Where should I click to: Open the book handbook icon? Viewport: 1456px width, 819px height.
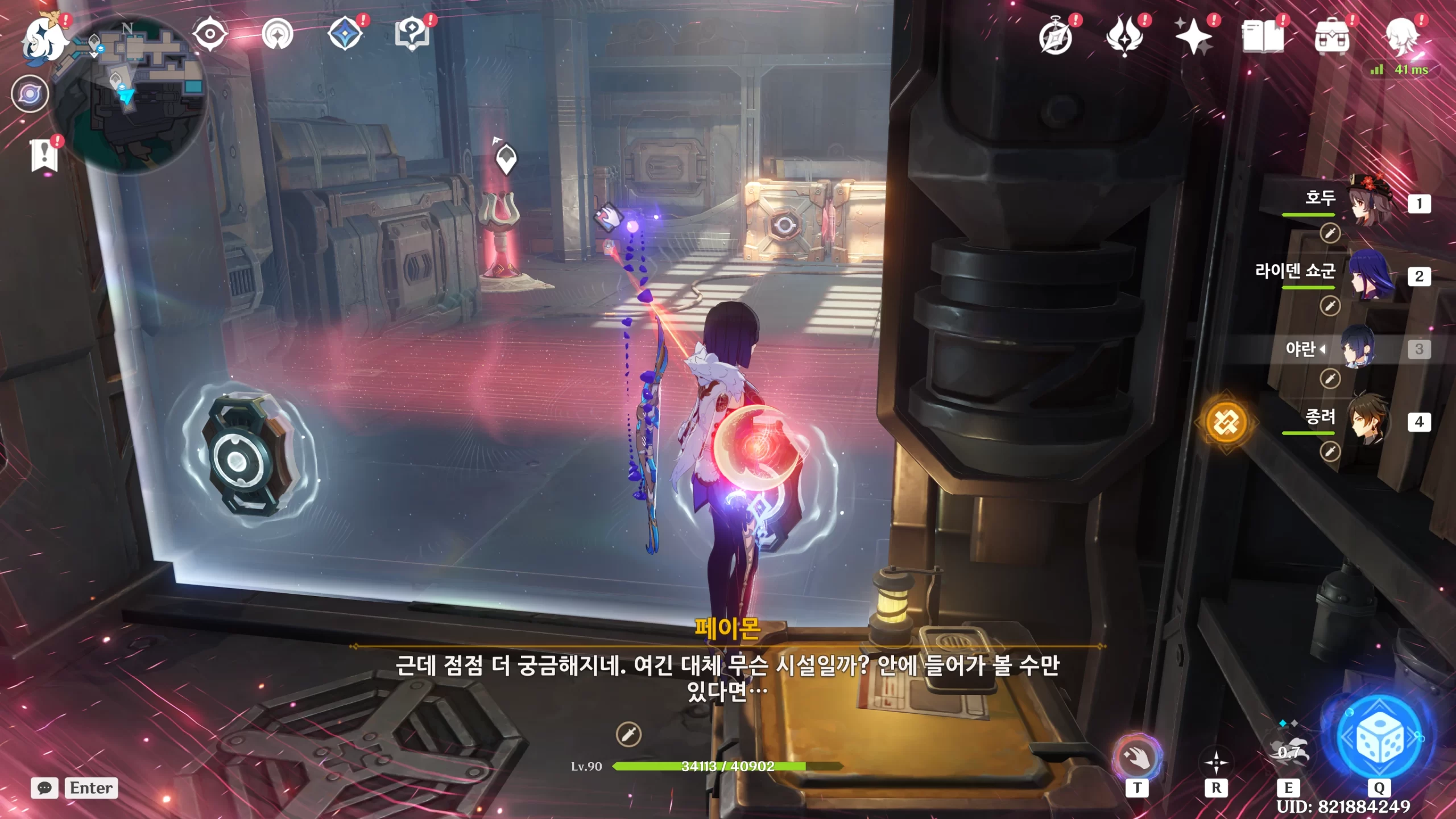tap(1263, 38)
